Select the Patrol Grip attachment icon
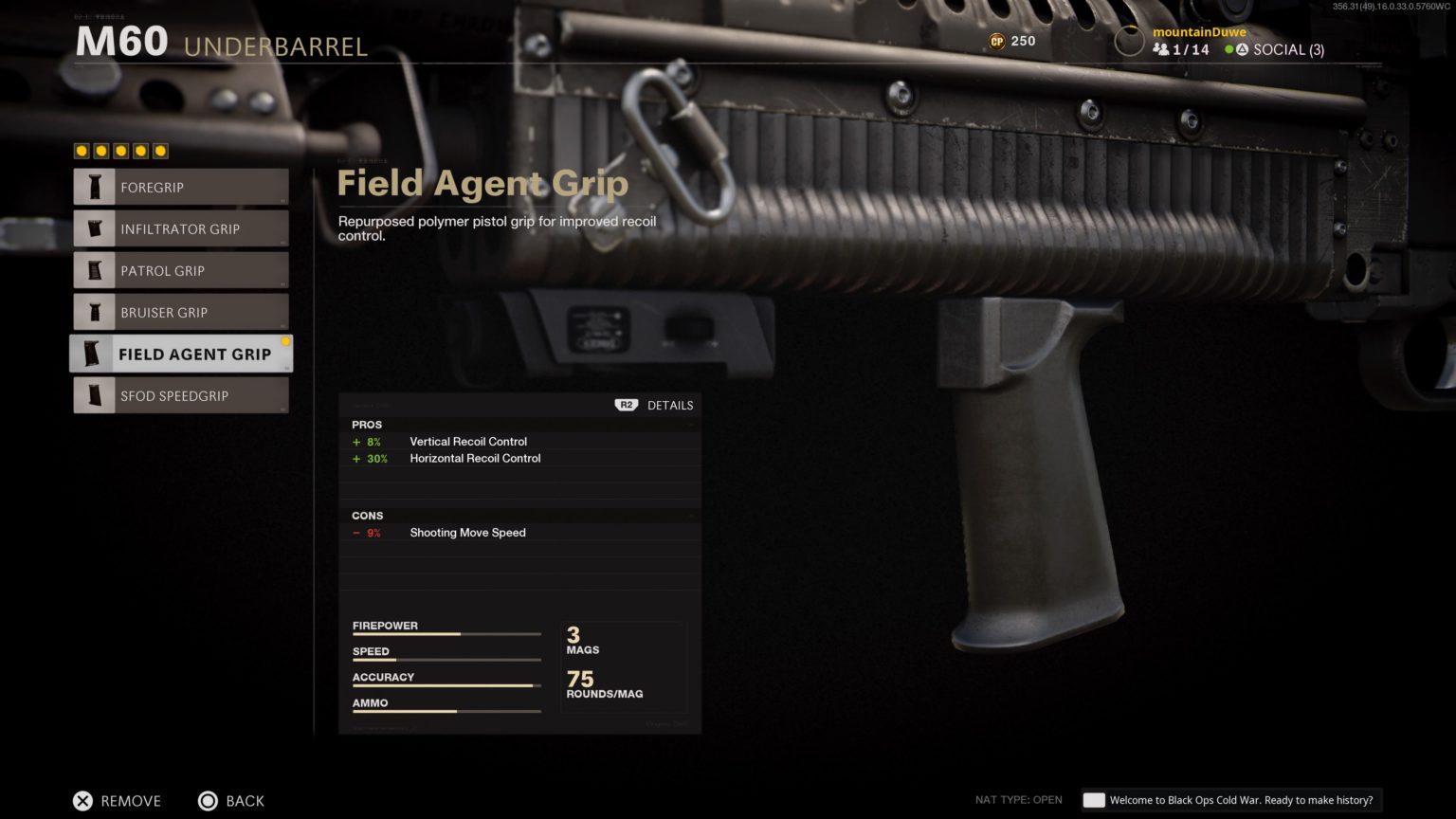 click(x=95, y=270)
